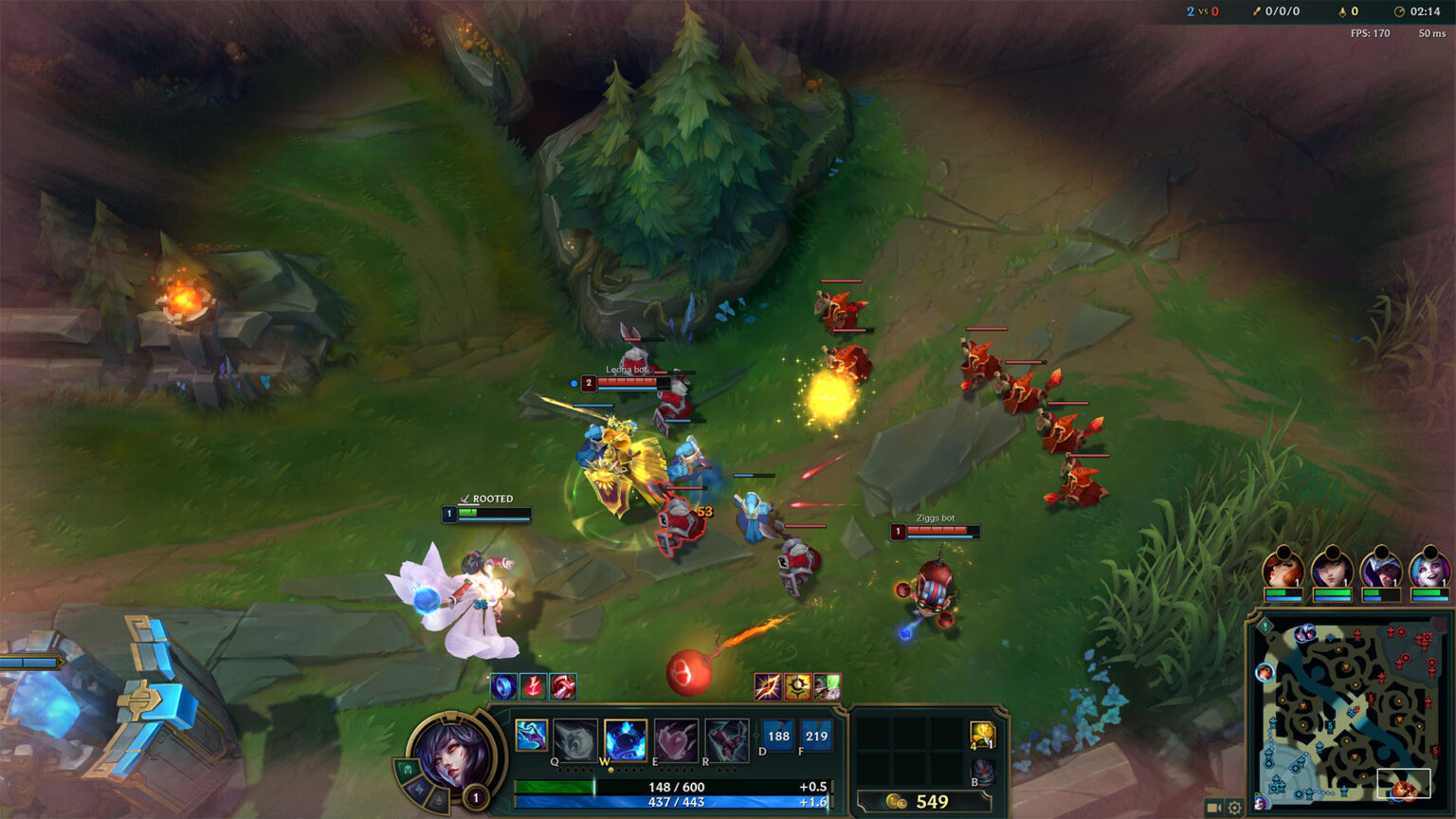The width and height of the screenshot is (1456, 819).
Task: Toggle the camera lock button beside the minimap
Action: [x=1213, y=808]
